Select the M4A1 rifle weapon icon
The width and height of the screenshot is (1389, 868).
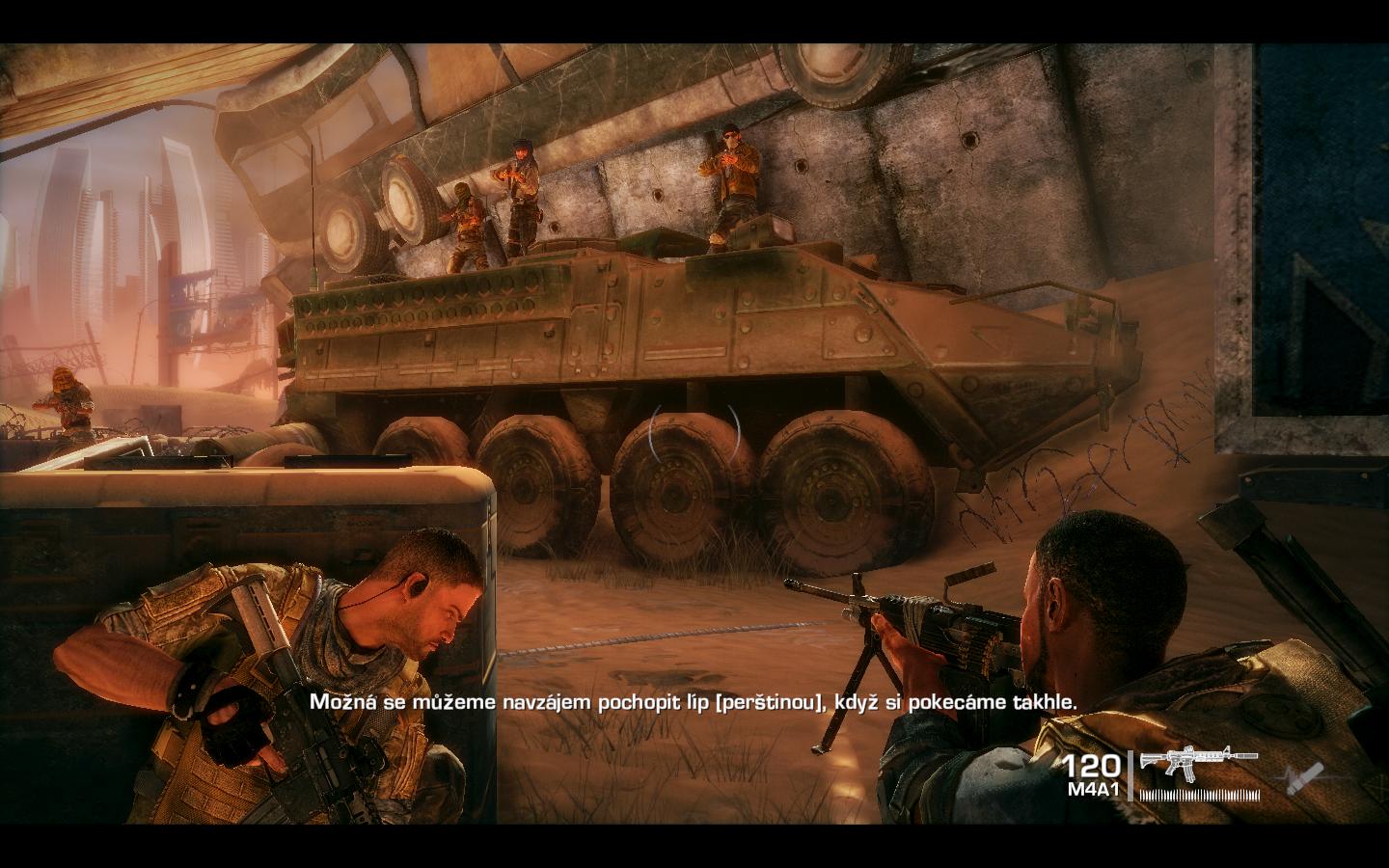point(1198,763)
